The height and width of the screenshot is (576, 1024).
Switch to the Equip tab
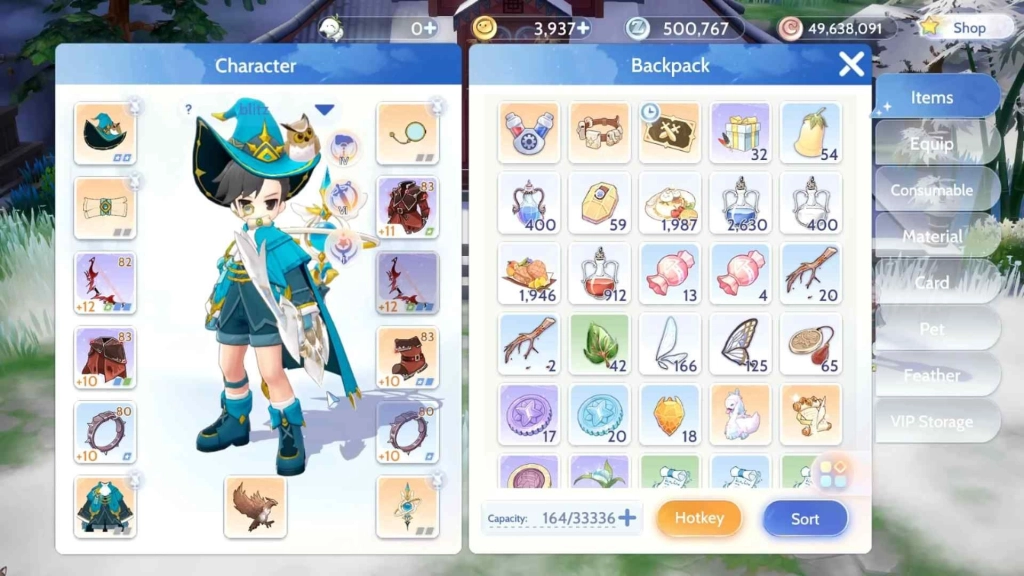(x=931, y=144)
